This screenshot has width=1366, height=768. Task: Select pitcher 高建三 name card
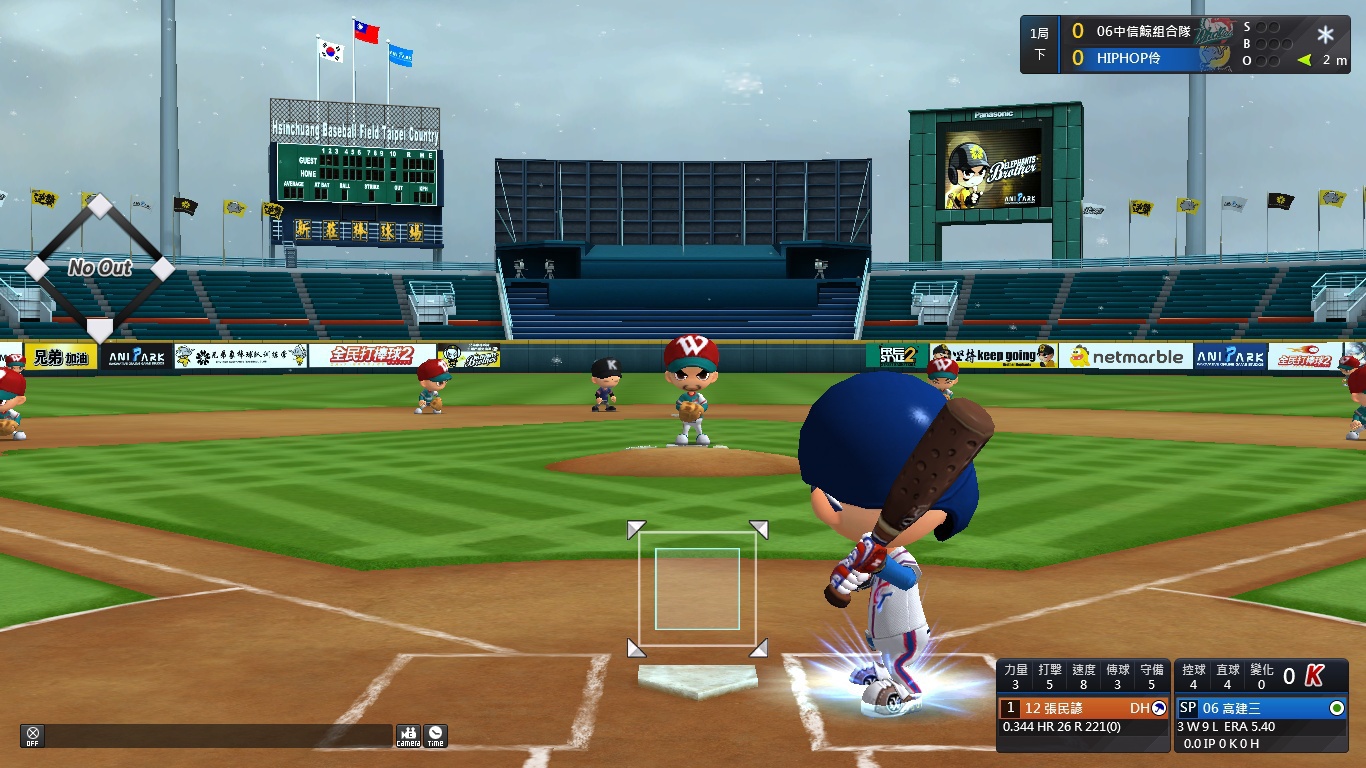click(x=1261, y=708)
